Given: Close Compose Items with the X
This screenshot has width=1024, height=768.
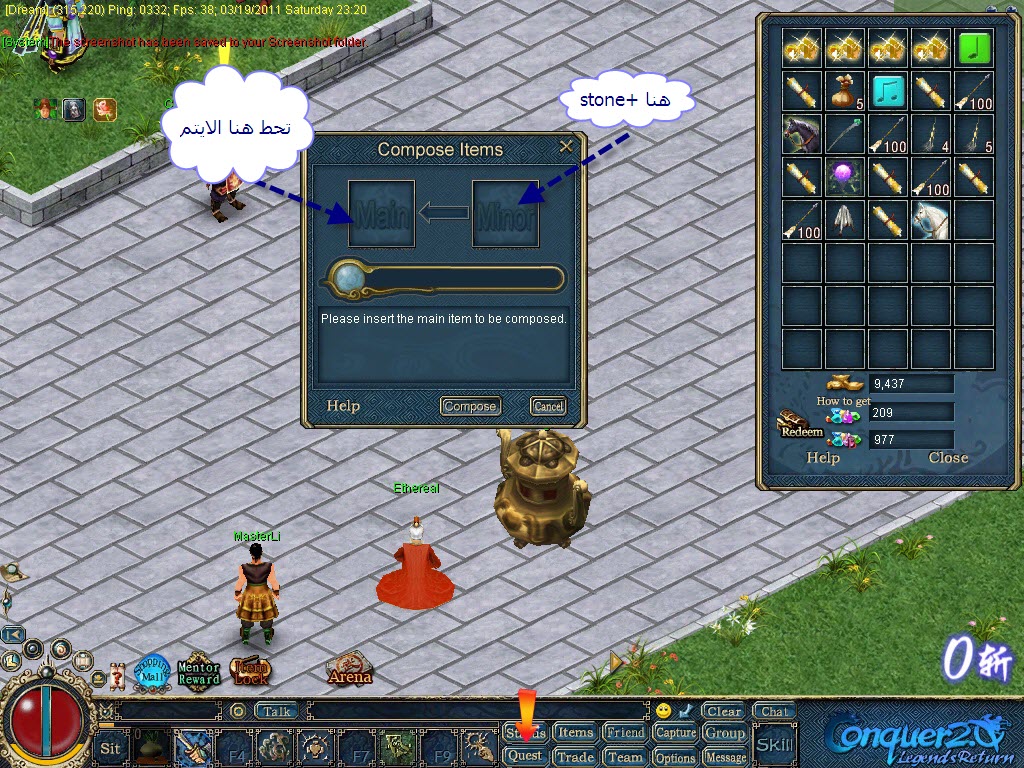Looking at the screenshot, I should tap(566, 147).
